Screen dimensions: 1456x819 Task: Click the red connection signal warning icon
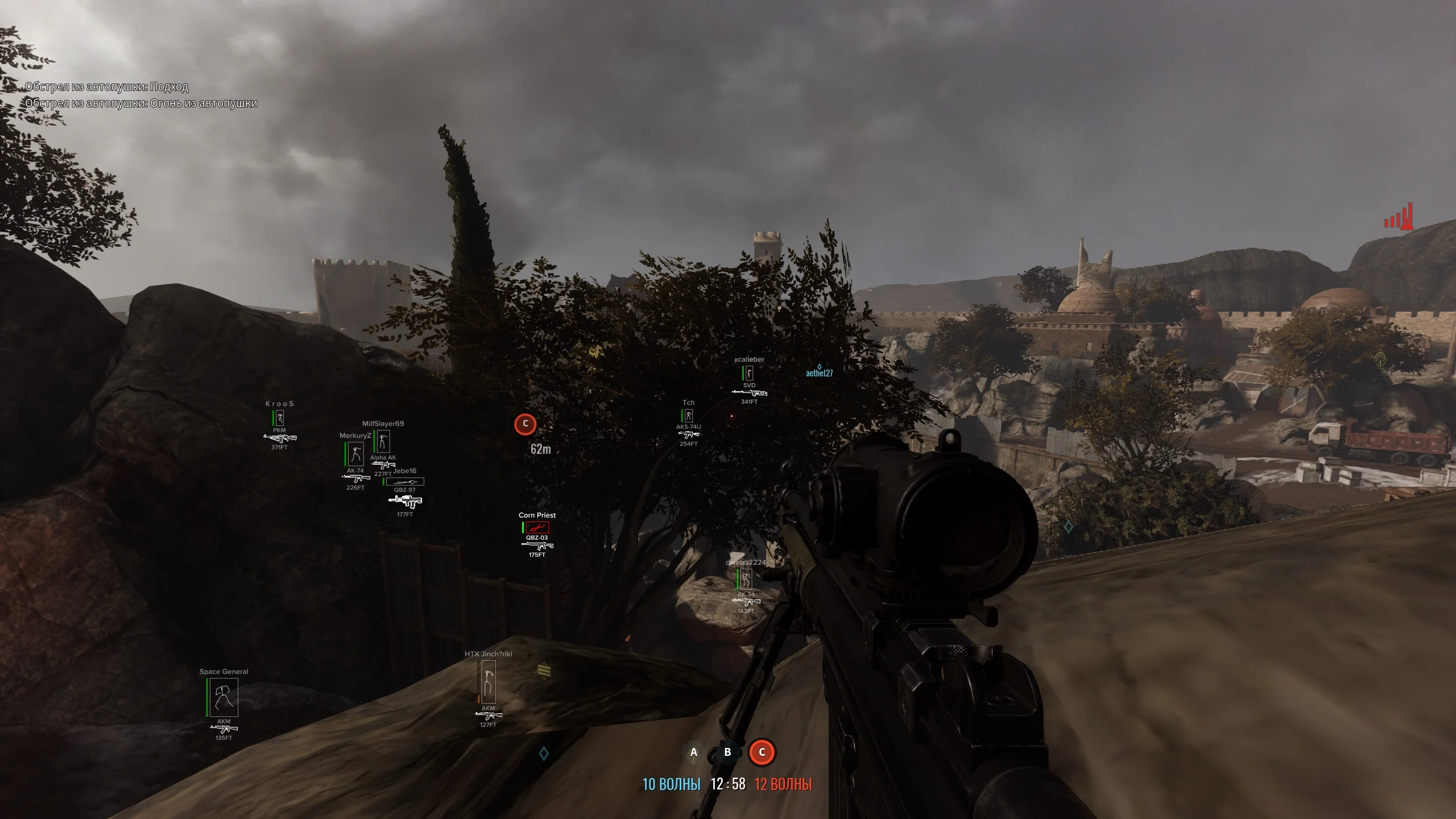(x=1399, y=217)
